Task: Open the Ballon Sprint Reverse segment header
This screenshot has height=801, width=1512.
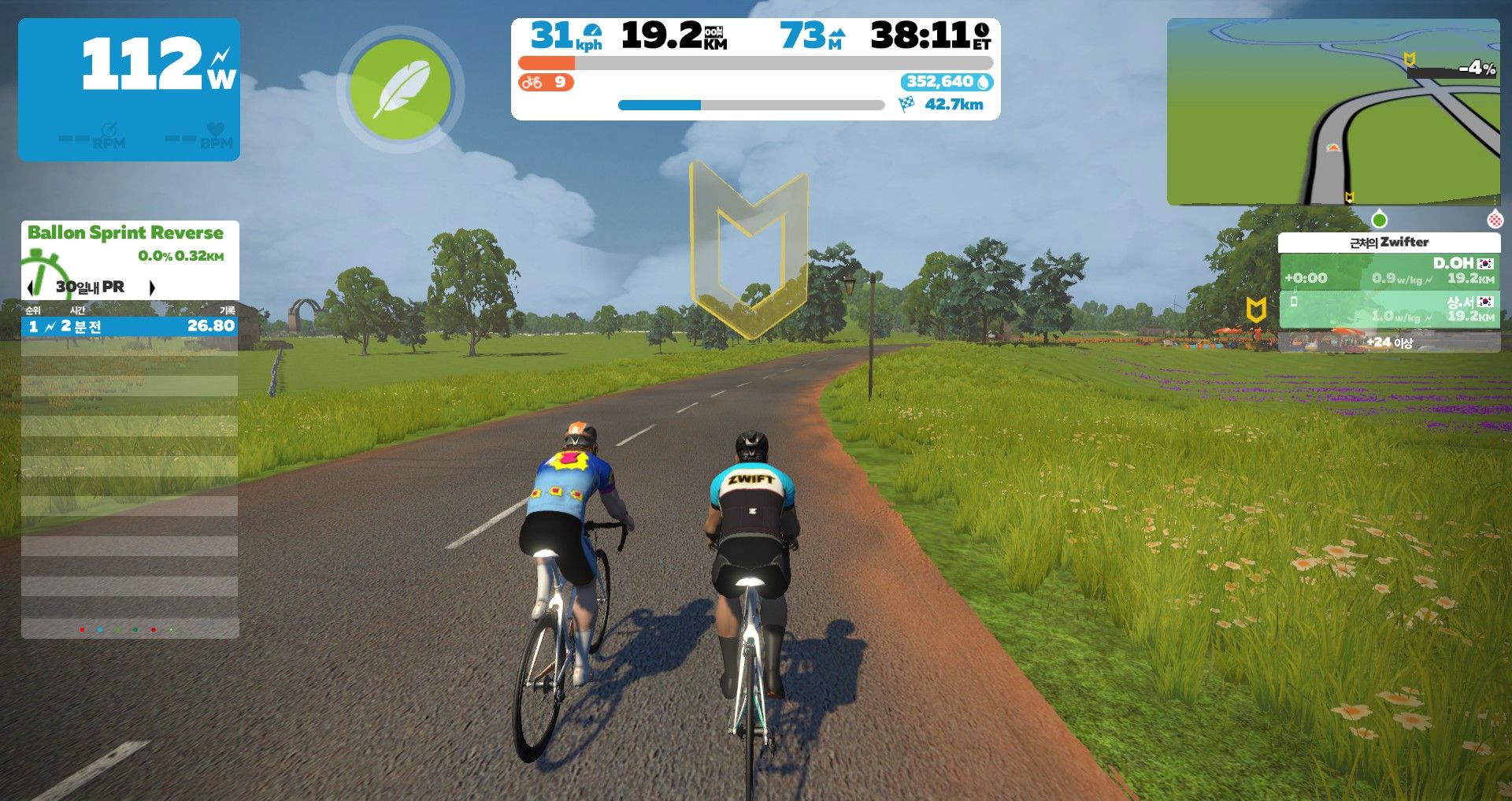Action: (x=125, y=232)
